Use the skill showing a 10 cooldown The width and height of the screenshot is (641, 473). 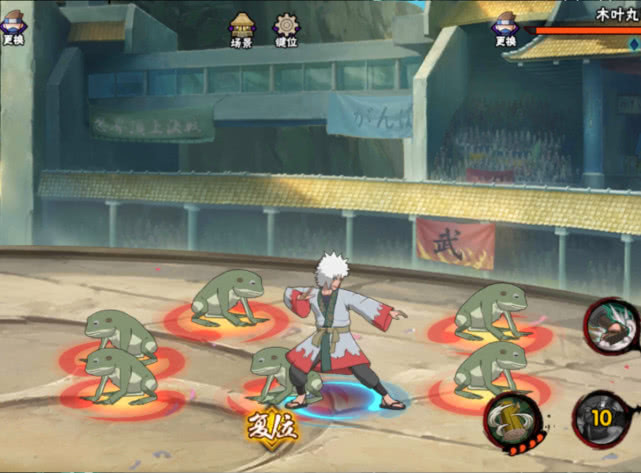point(600,417)
